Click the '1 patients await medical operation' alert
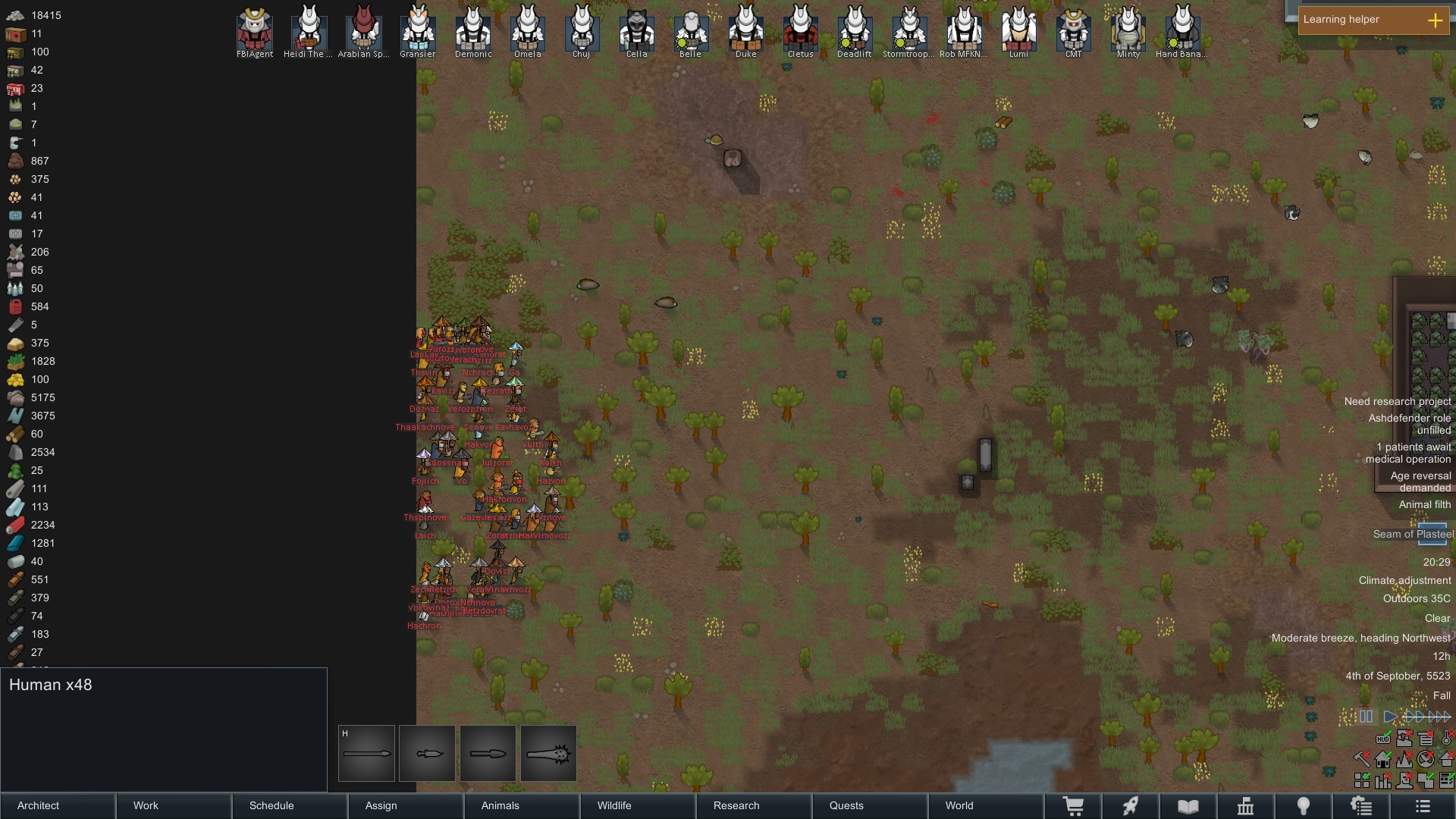Image resolution: width=1456 pixels, height=819 pixels. click(x=1407, y=453)
